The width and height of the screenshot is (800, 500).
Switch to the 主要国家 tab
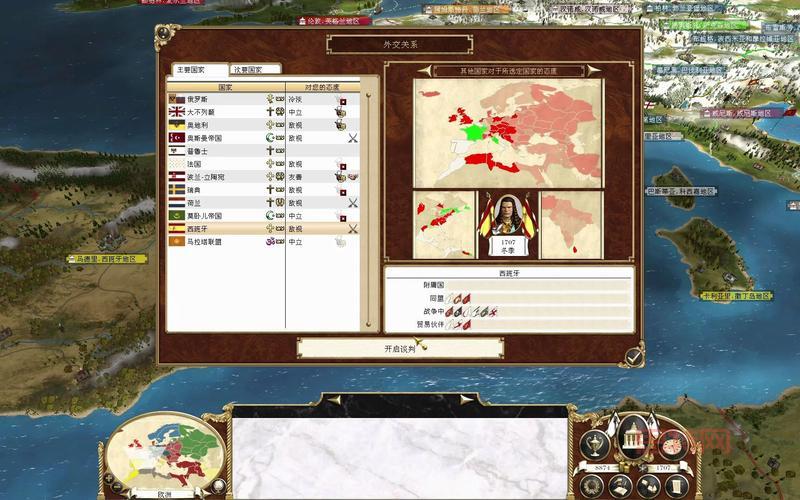click(x=190, y=70)
